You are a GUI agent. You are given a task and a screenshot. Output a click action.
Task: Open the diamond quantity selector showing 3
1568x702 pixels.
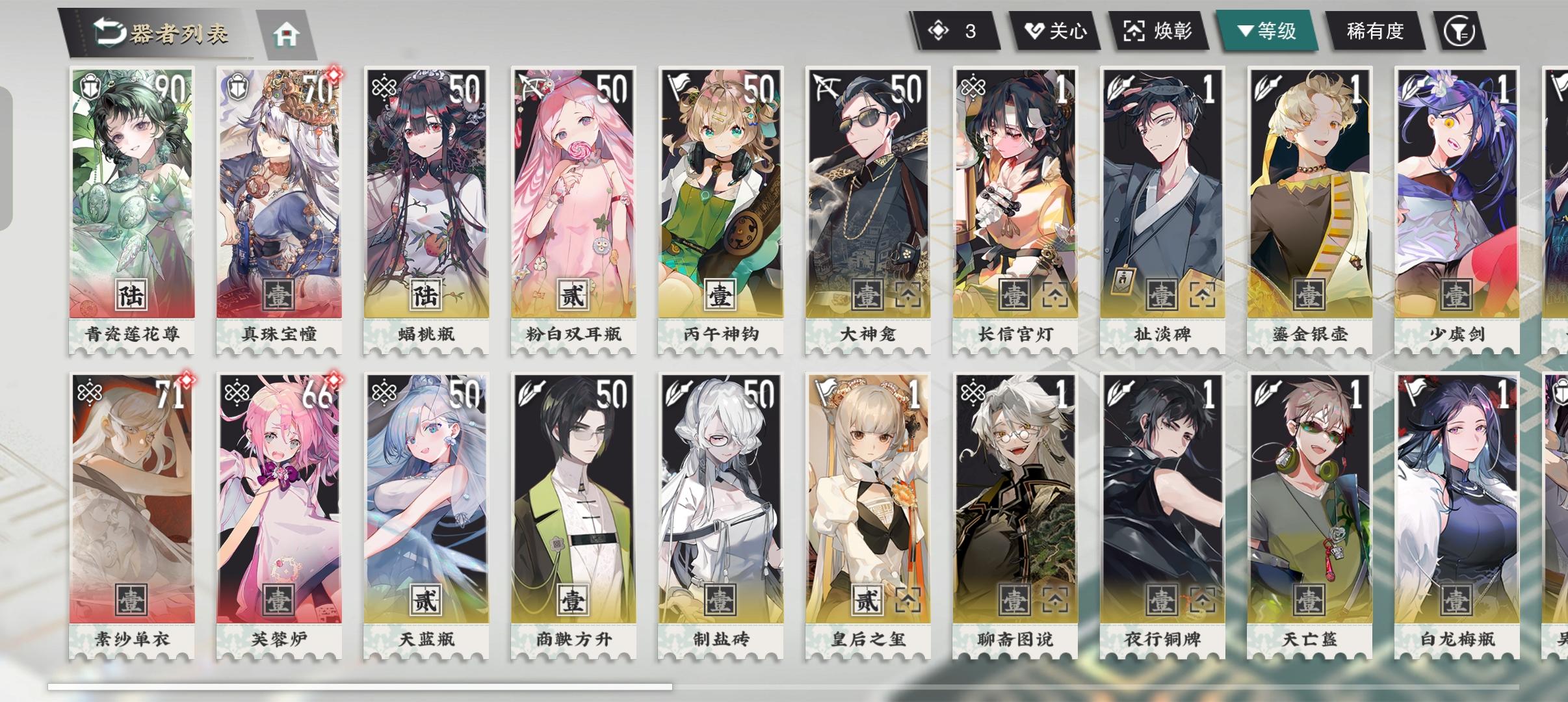pyautogui.click(x=956, y=30)
